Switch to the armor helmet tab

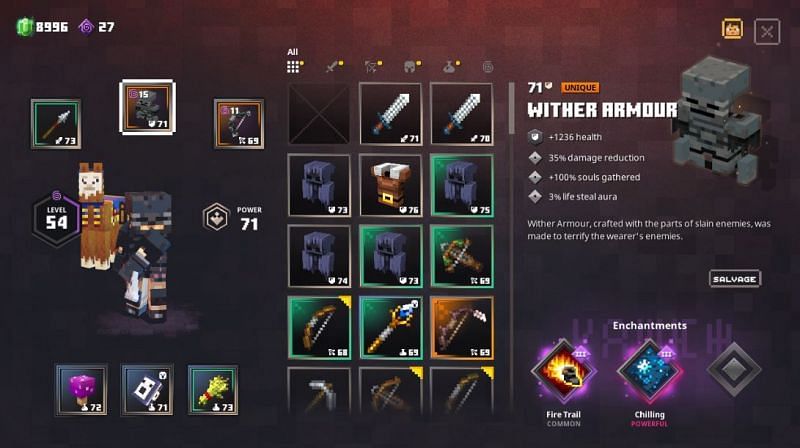point(411,66)
